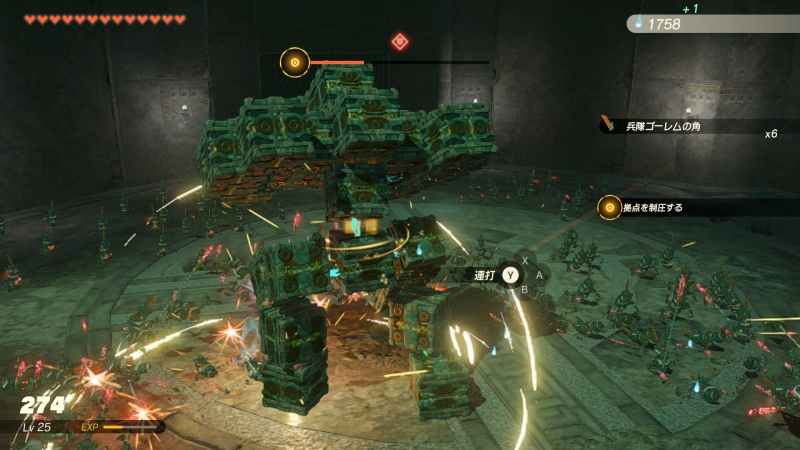Select the red diamond lock-on marker
Screen dimensions: 800x450
coord(399,41)
